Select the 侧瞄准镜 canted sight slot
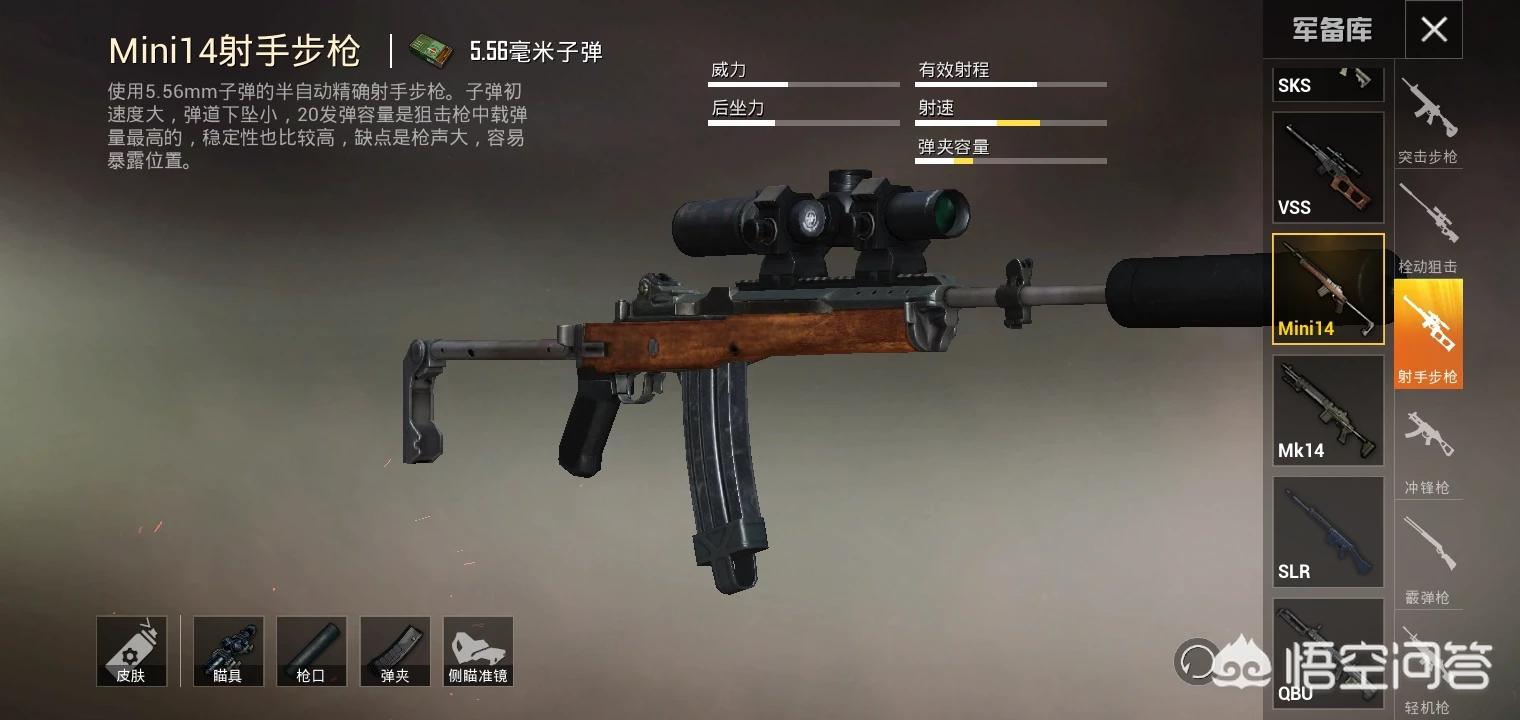1520x720 pixels. click(478, 651)
